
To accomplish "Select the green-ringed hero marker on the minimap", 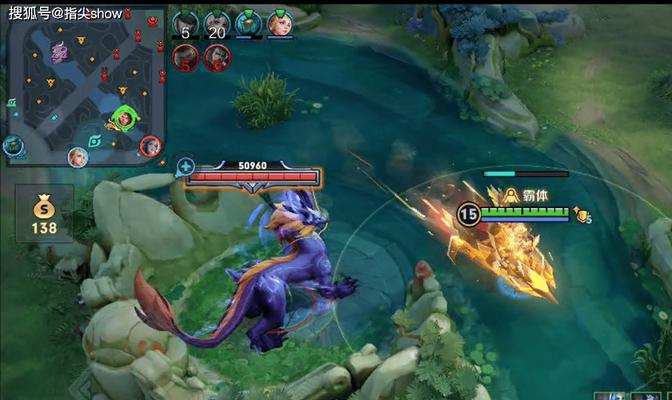I will (x=124, y=118).
